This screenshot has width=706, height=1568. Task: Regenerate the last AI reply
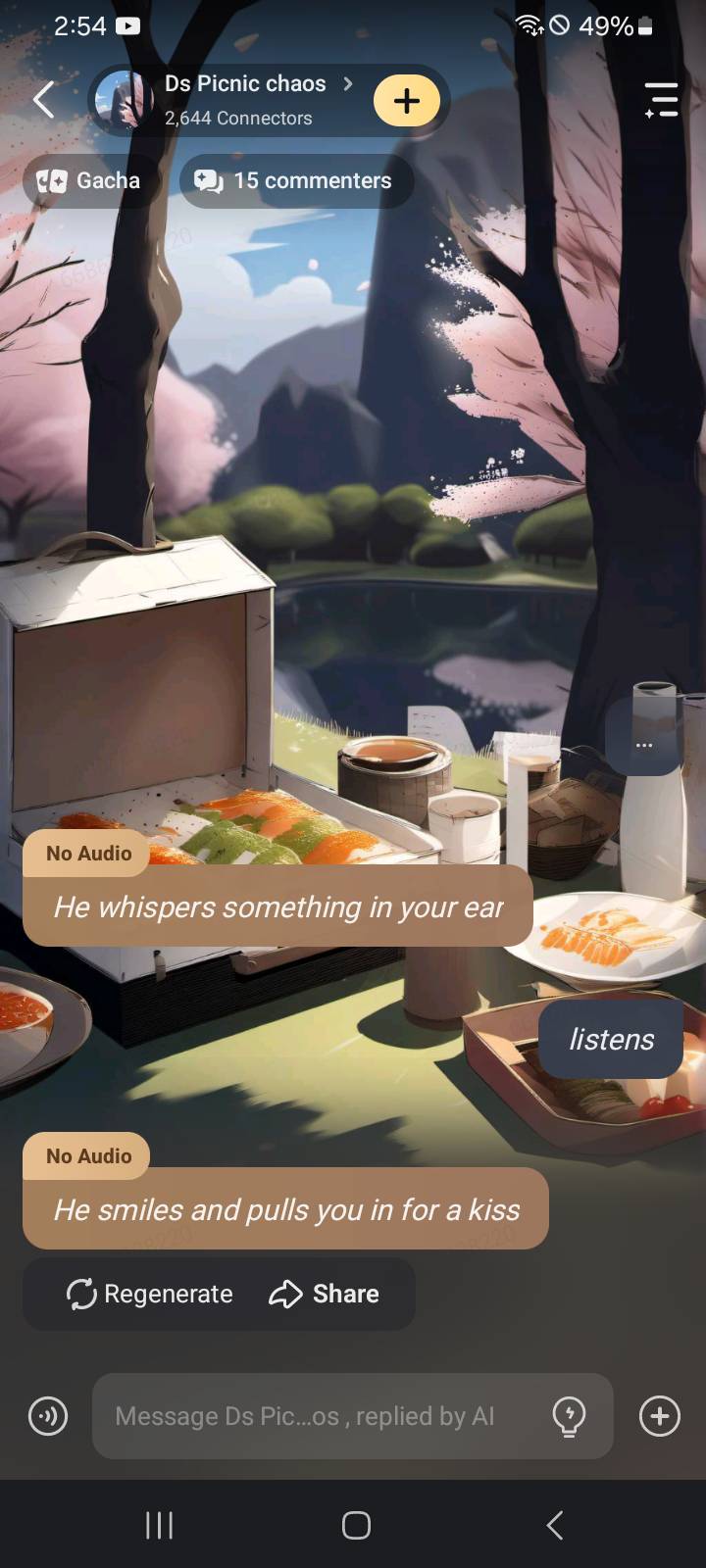pos(150,1294)
